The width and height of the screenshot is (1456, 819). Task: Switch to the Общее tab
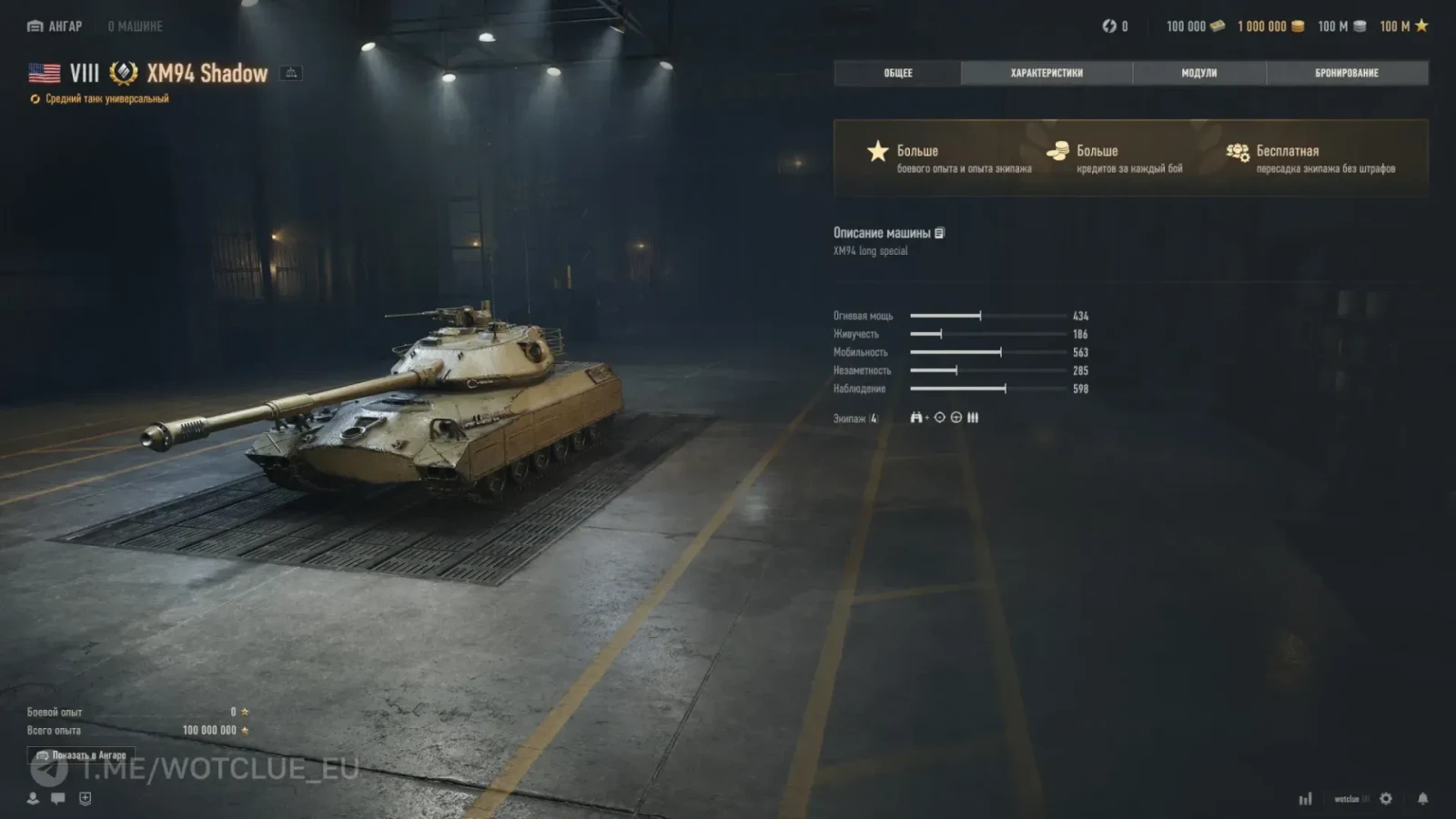click(x=897, y=73)
